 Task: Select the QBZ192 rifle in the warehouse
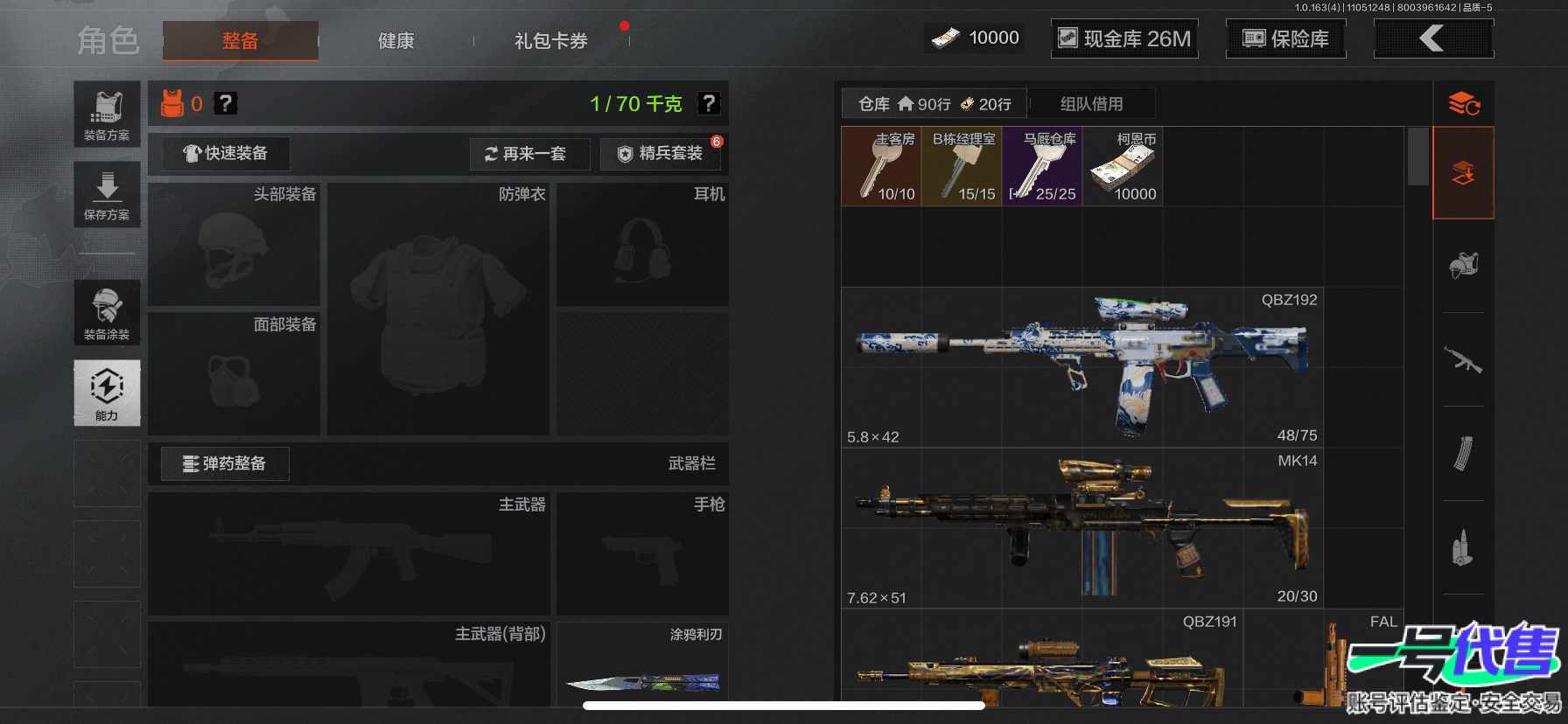(x=1081, y=367)
